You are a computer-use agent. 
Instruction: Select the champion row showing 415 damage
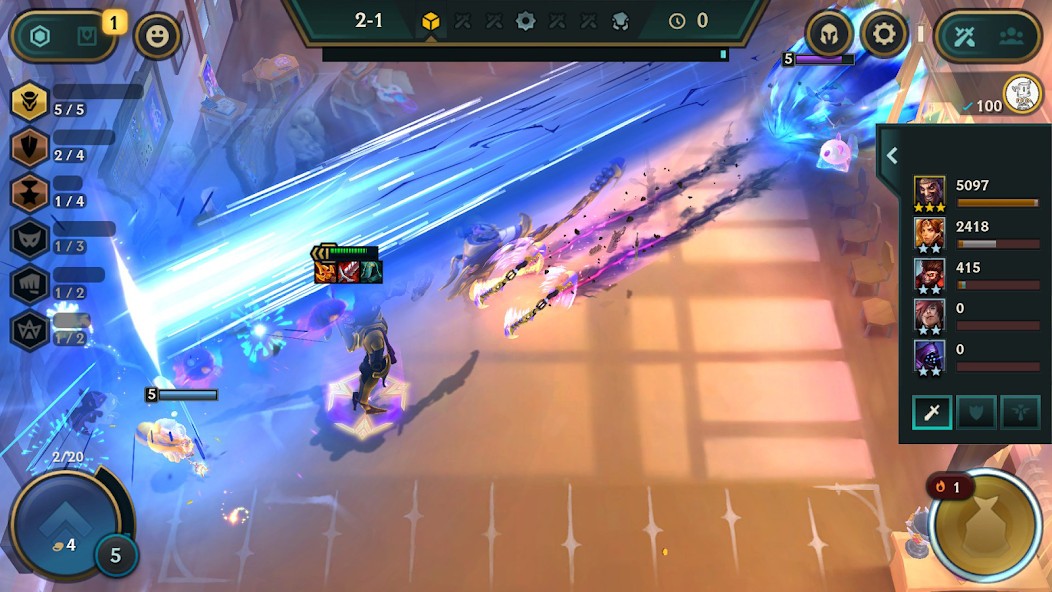pos(929,274)
